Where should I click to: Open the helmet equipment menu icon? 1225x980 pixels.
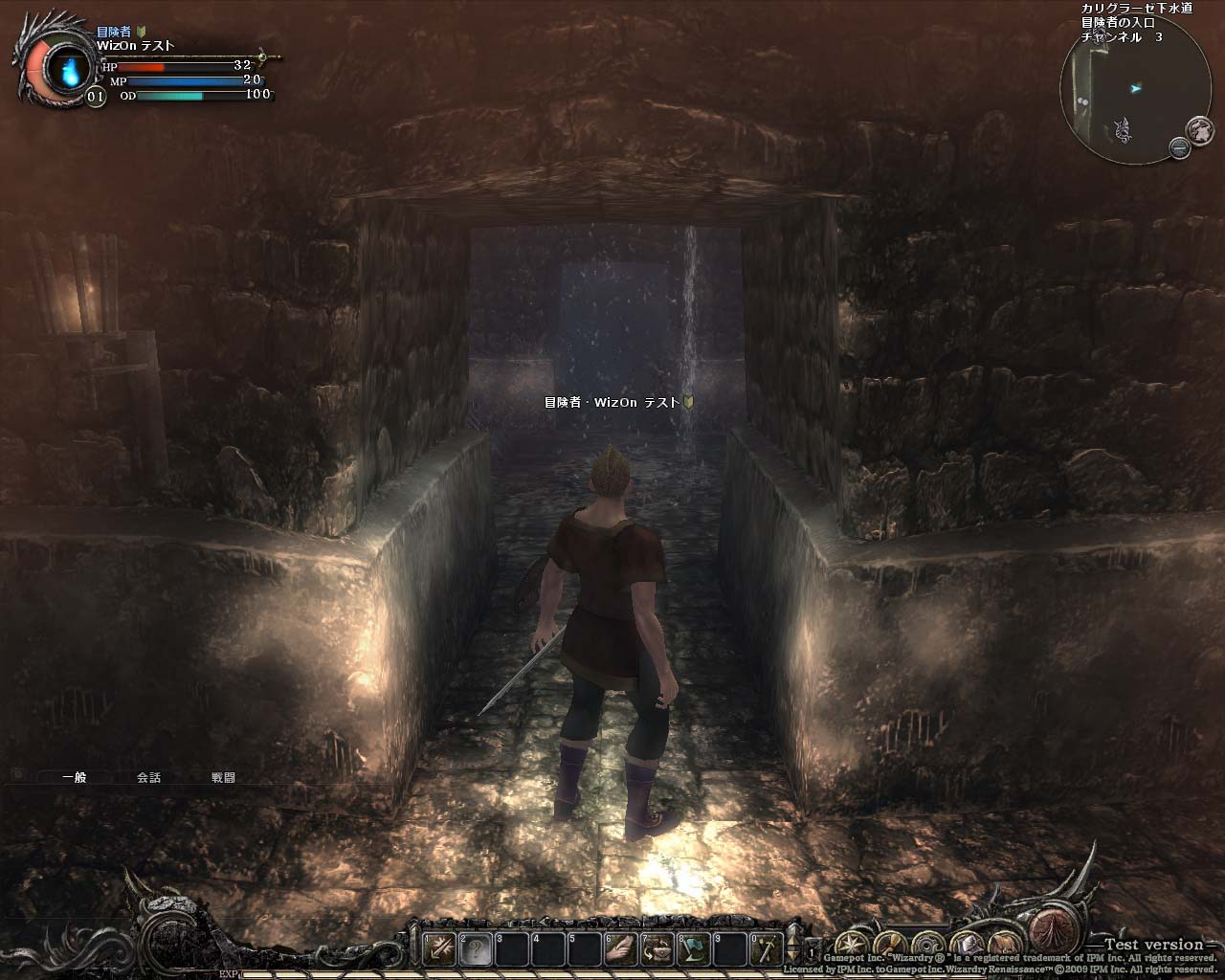click(x=964, y=942)
